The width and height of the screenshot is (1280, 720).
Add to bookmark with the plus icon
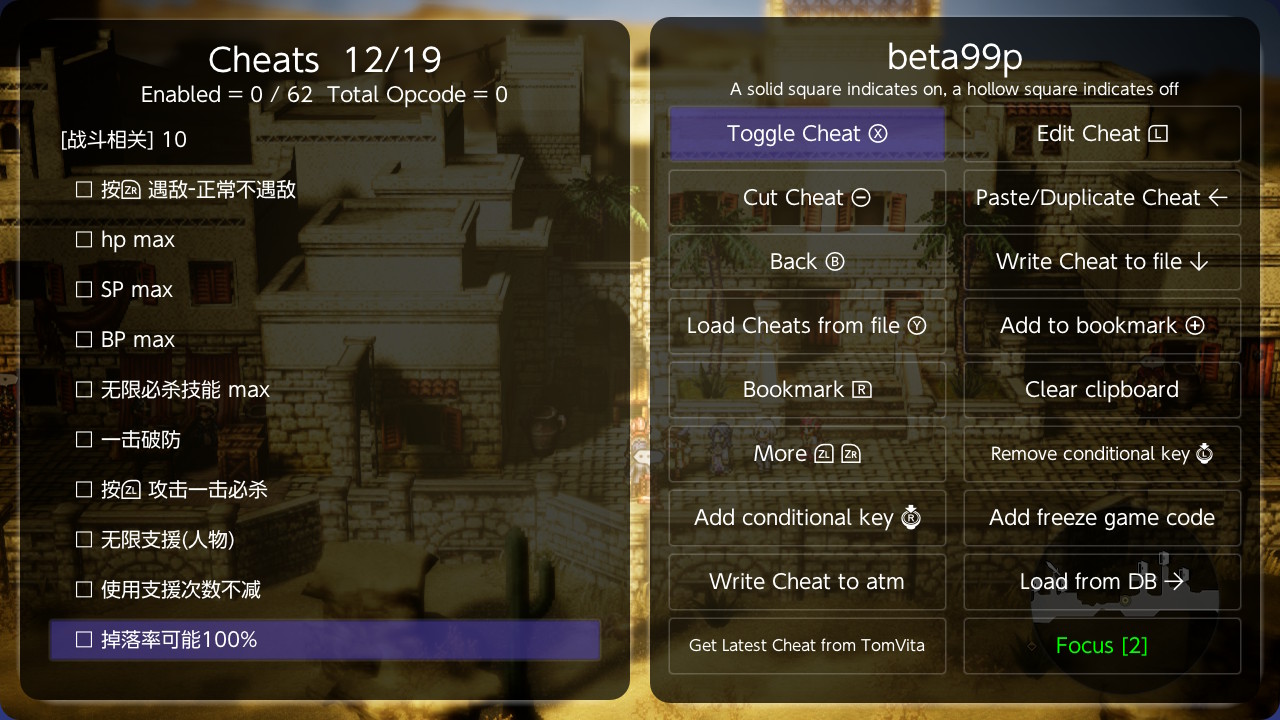click(x=1101, y=325)
